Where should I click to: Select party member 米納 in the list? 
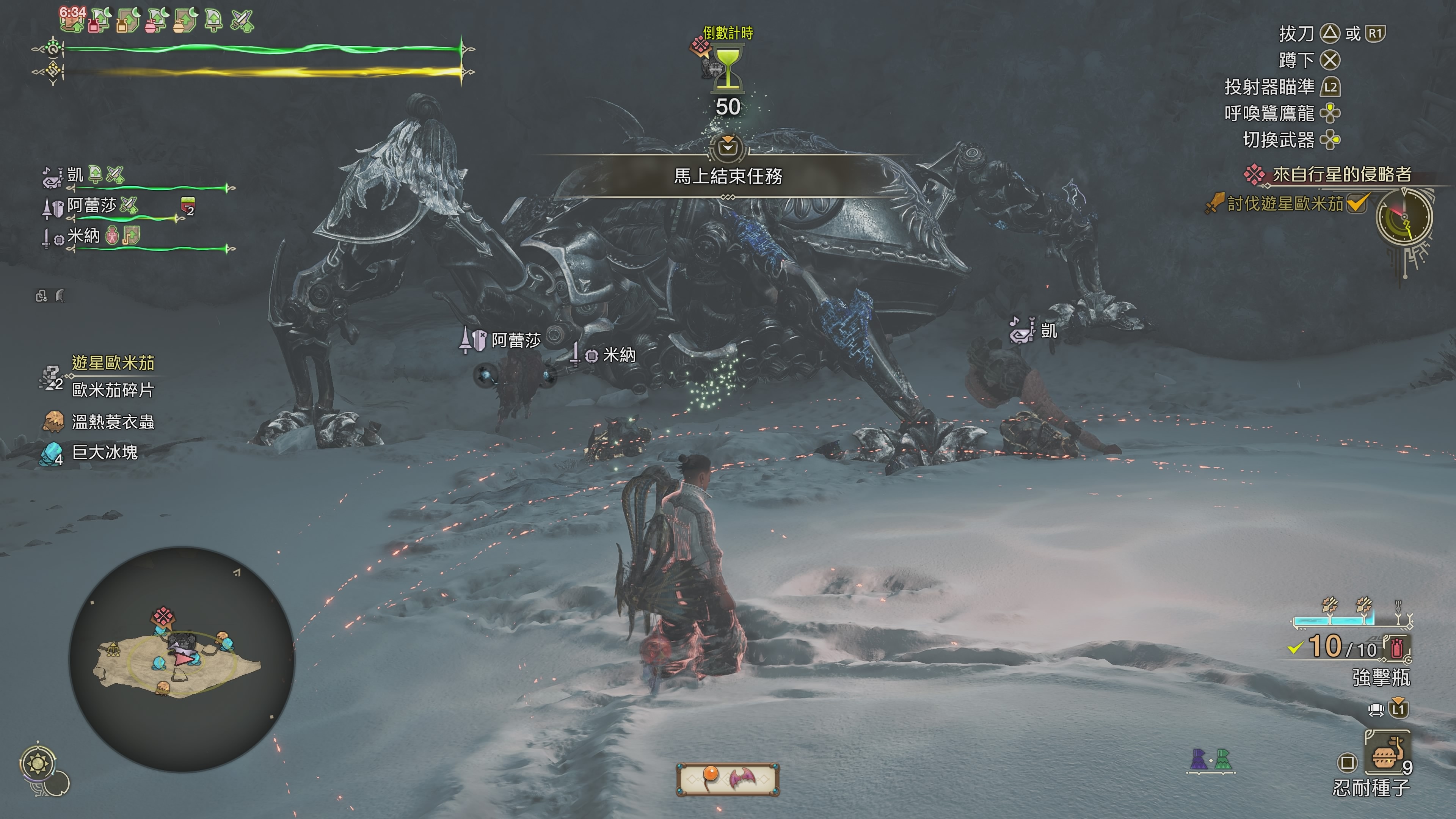coord(84,236)
